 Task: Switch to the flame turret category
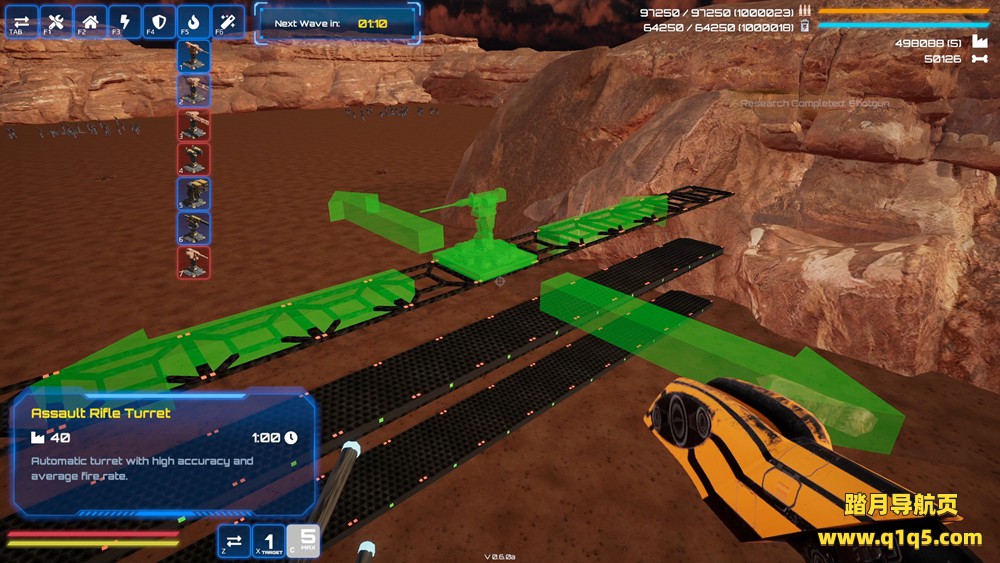pos(193,21)
